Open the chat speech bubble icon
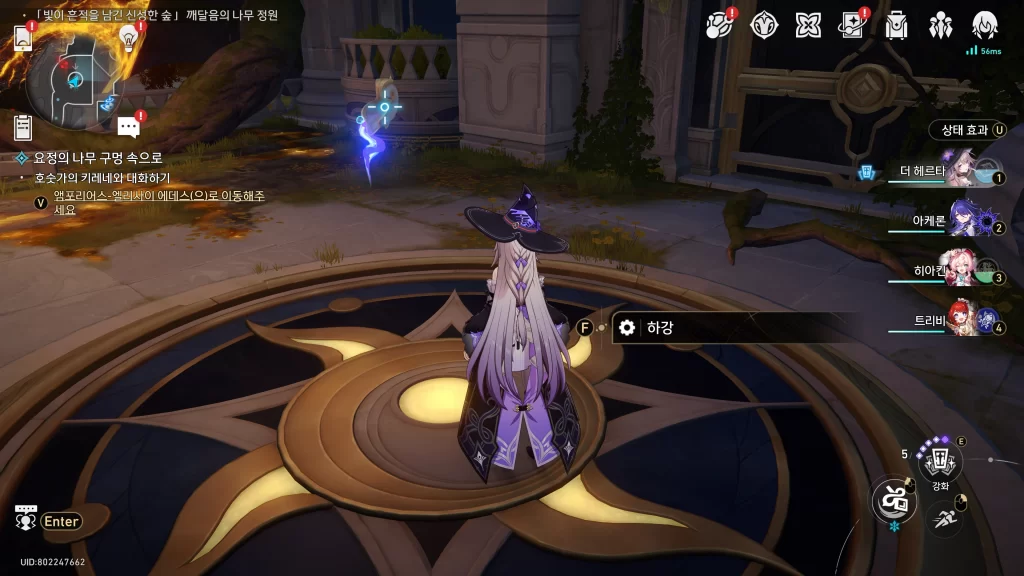1024x576 pixels. point(128,127)
